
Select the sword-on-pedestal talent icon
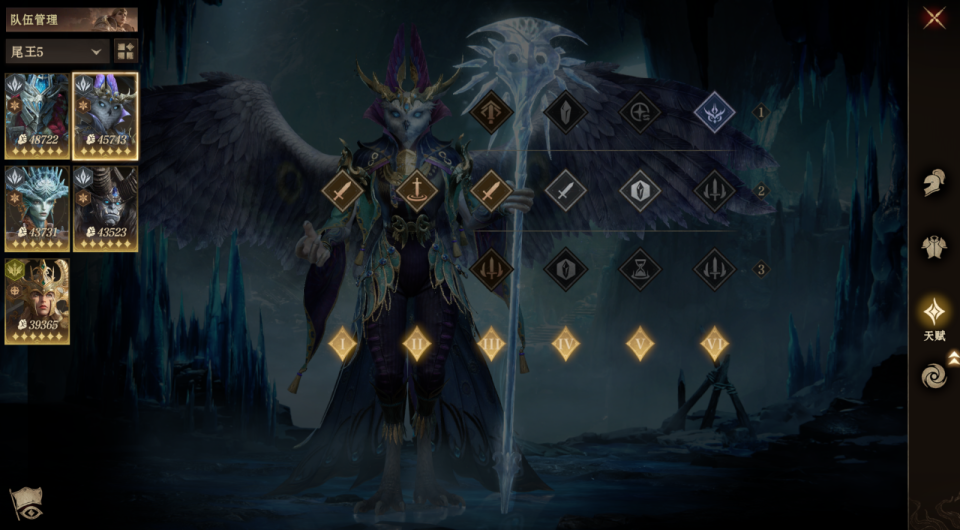click(417, 190)
